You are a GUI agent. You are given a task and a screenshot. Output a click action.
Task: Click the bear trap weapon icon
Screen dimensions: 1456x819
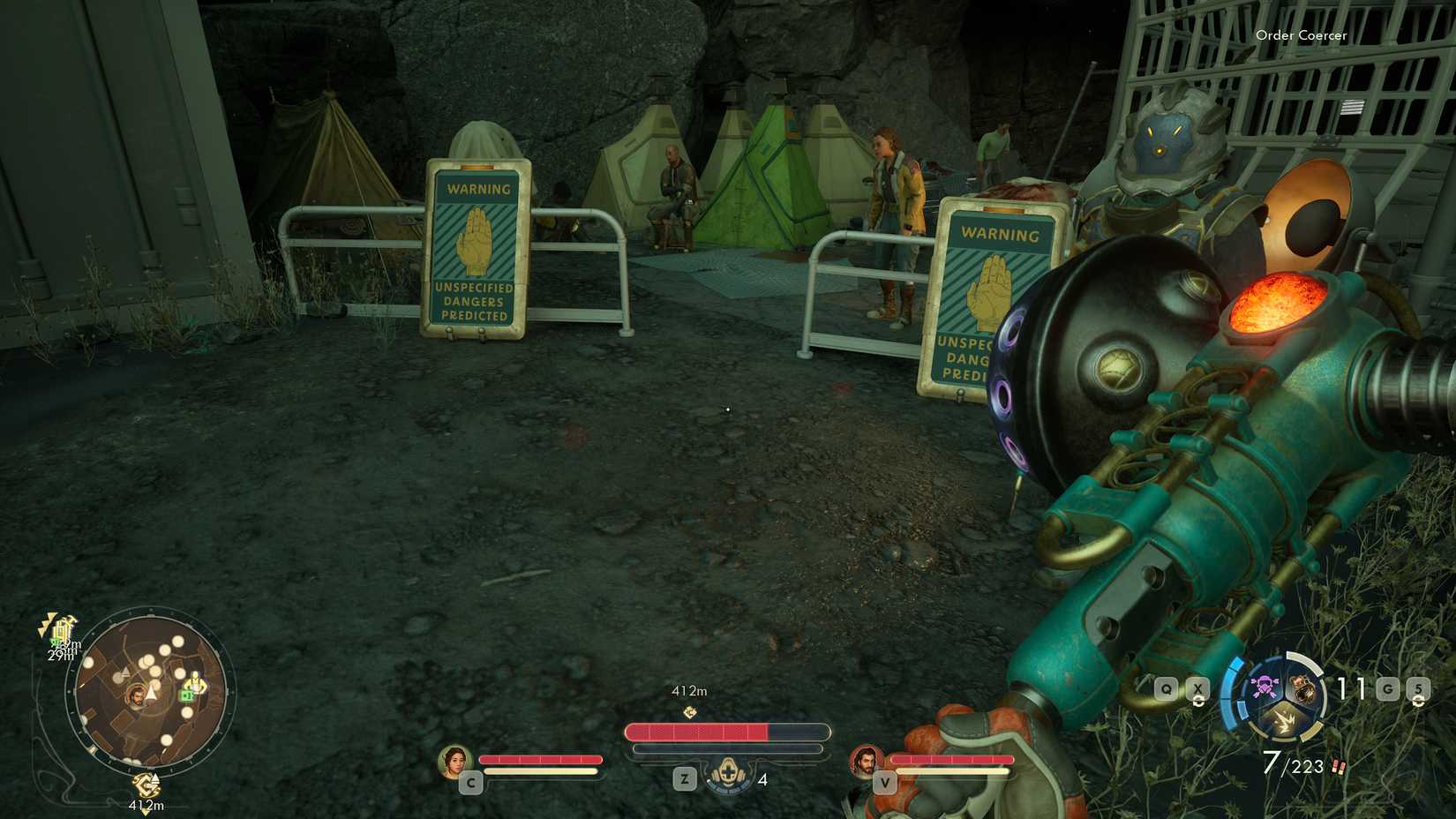click(1303, 688)
